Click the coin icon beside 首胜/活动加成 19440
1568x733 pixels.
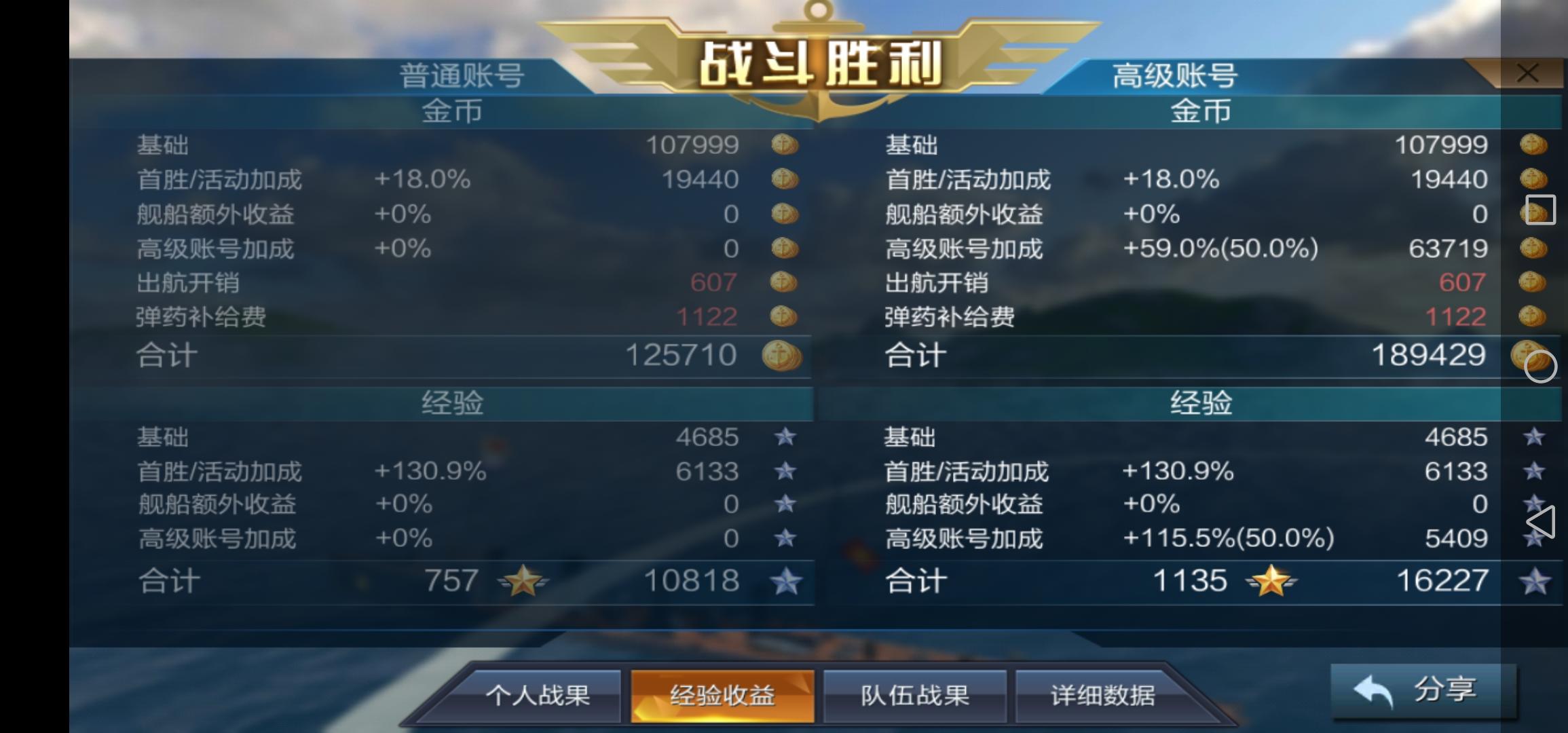pos(784,179)
